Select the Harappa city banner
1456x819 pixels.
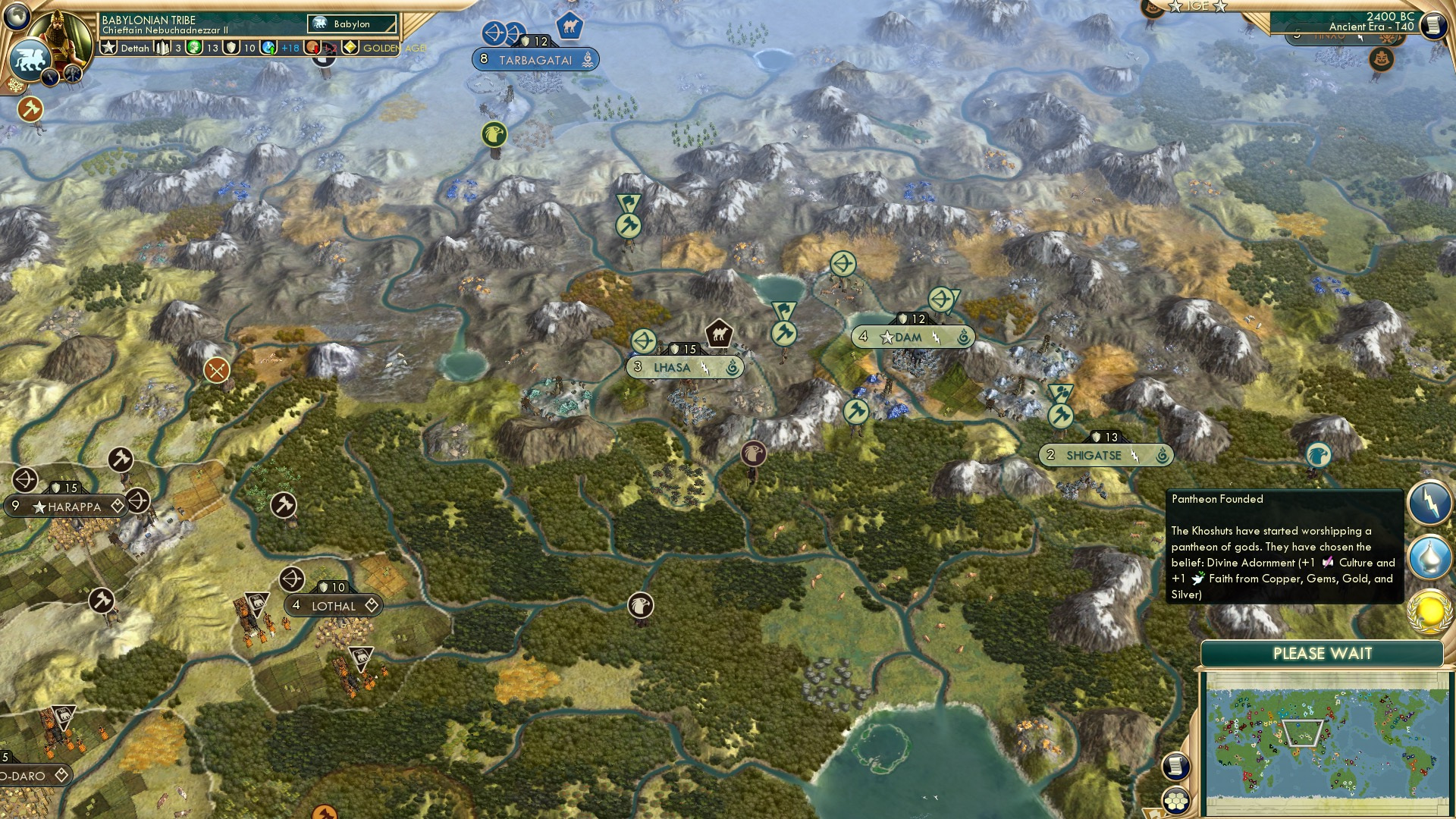[x=59, y=506]
